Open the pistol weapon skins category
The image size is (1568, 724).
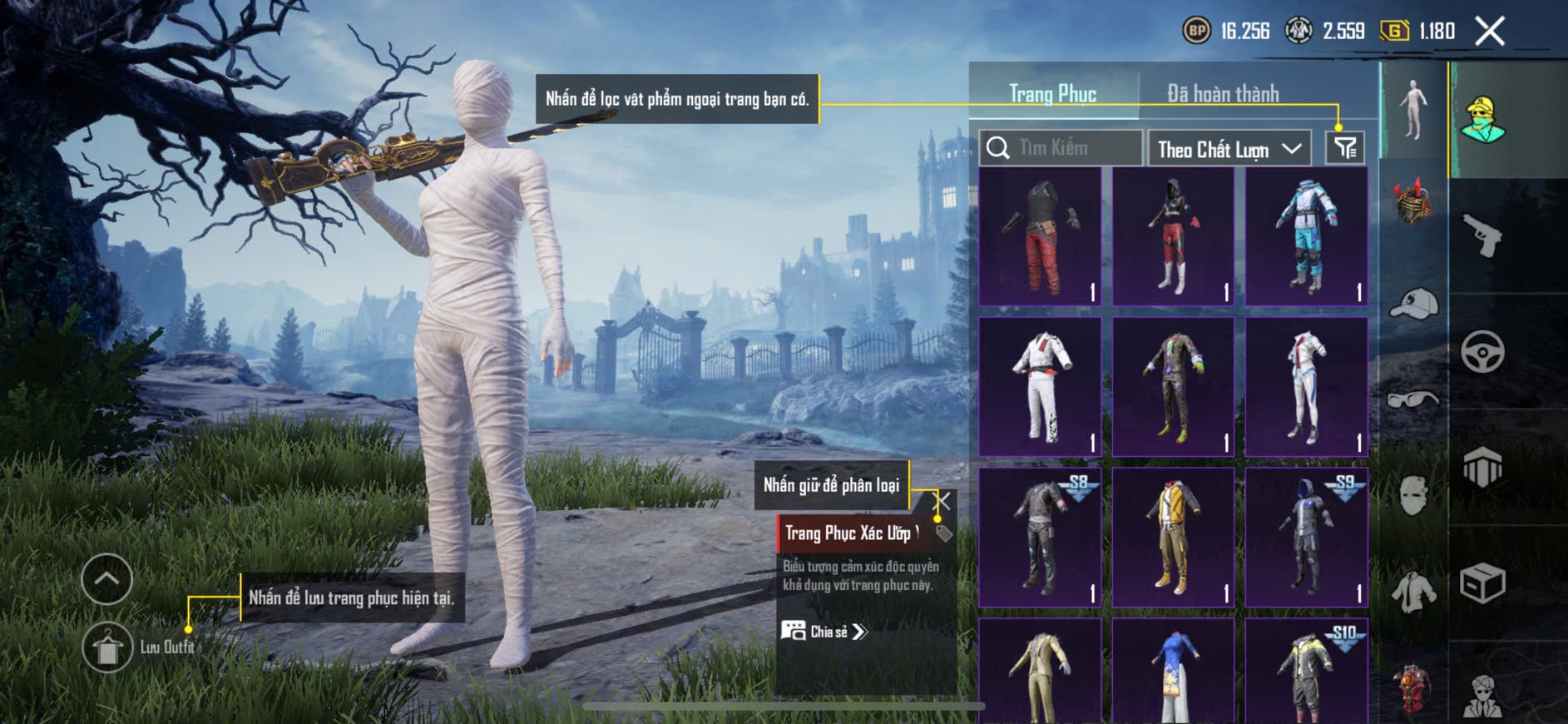1483,235
